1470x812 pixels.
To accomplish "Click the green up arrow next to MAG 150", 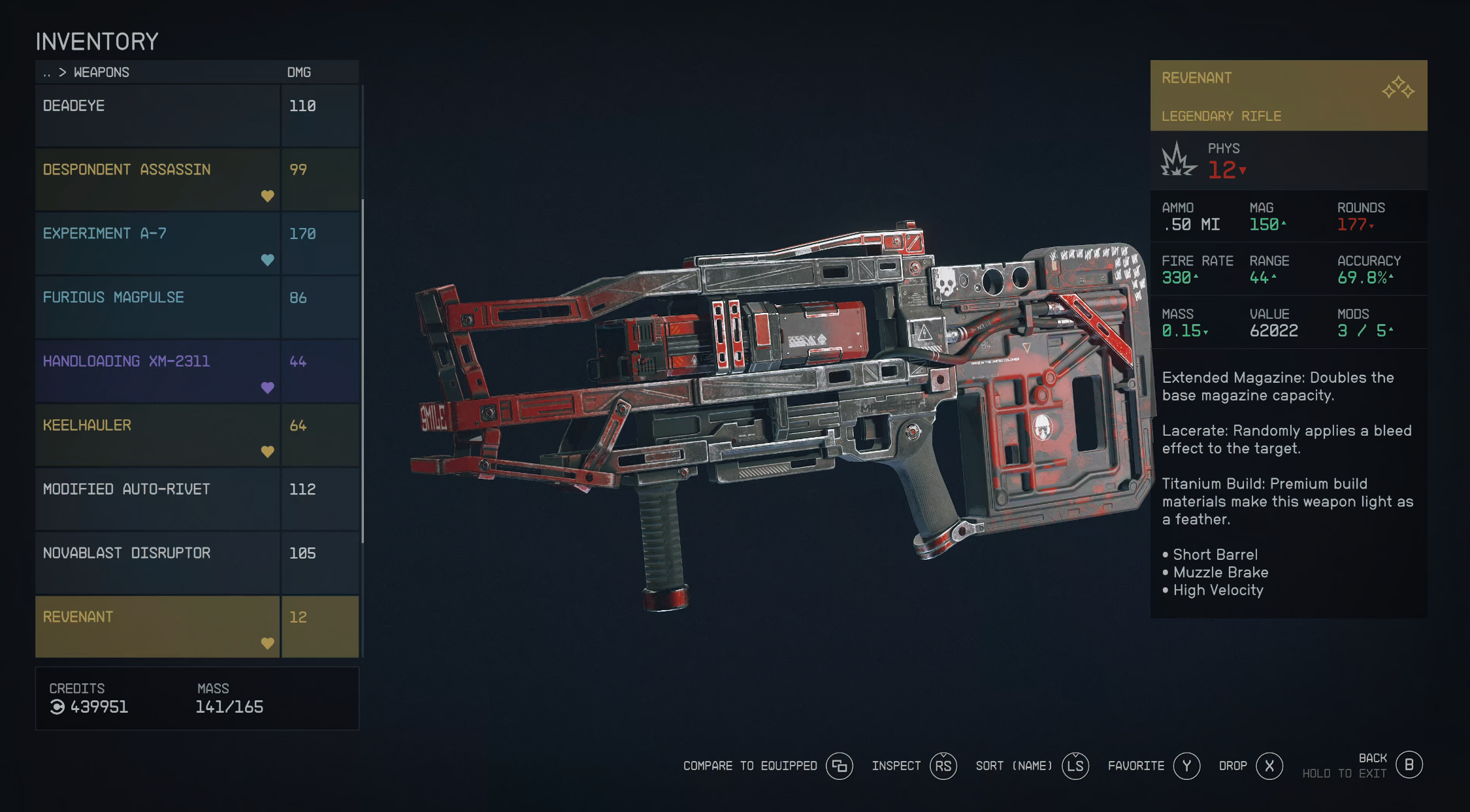I will click(1284, 223).
